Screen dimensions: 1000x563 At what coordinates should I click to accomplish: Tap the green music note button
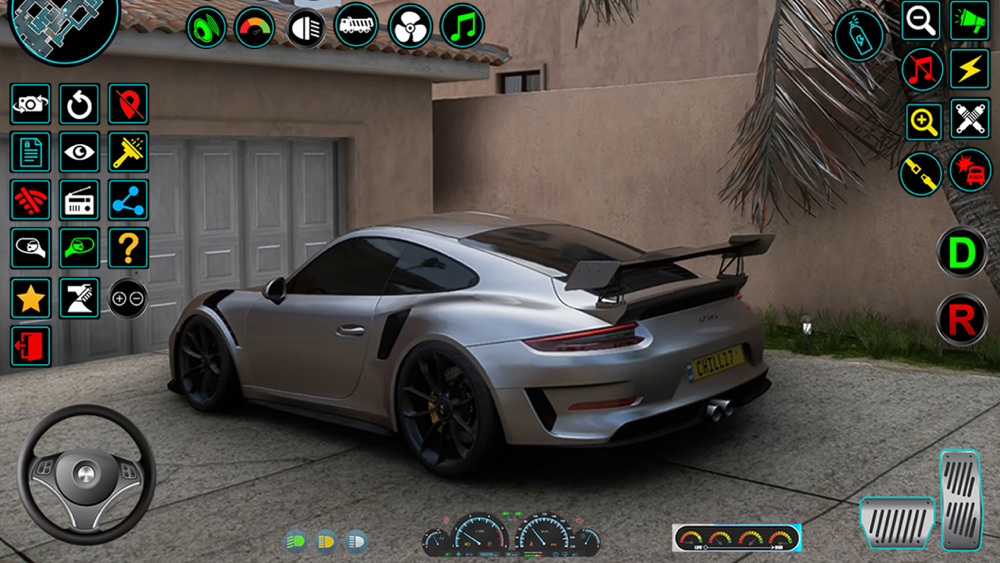click(461, 26)
